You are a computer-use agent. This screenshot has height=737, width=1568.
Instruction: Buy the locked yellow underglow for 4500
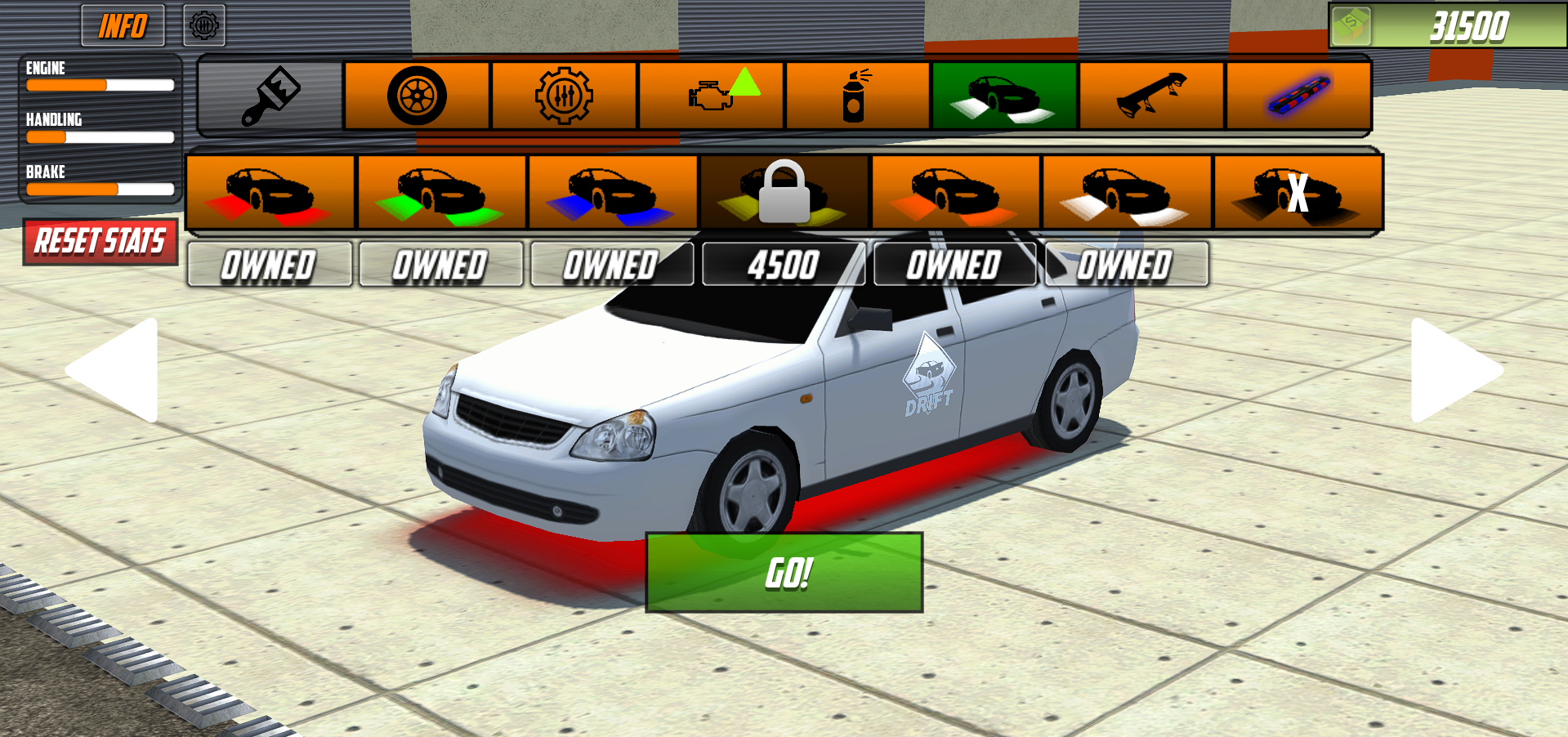(x=784, y=190)
